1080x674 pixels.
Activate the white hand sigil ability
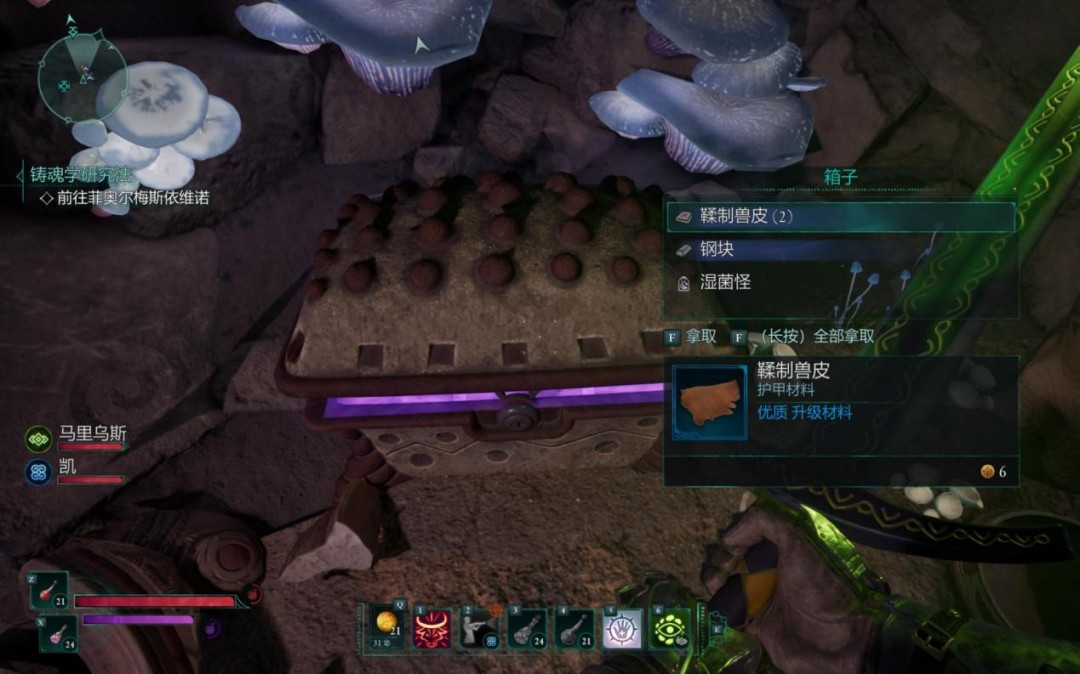(x=622, y=629)
